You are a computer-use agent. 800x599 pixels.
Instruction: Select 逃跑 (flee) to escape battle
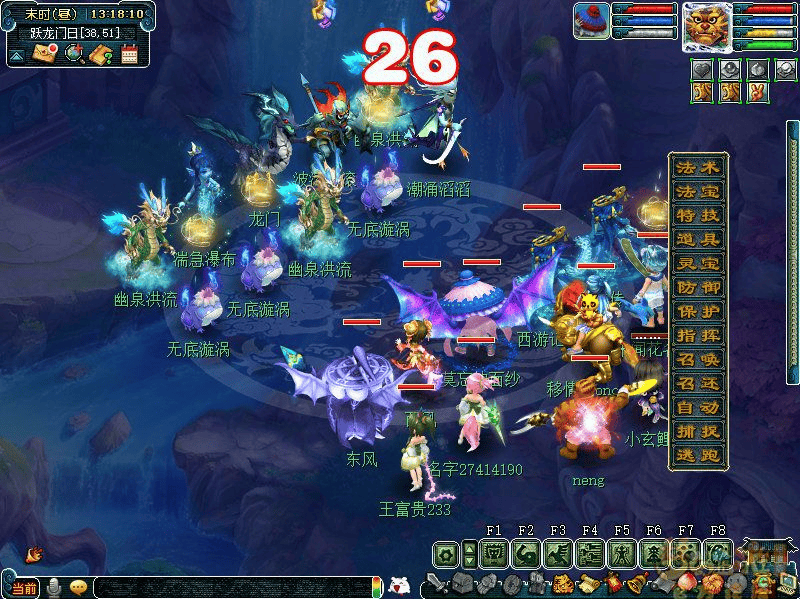(697, 455)
